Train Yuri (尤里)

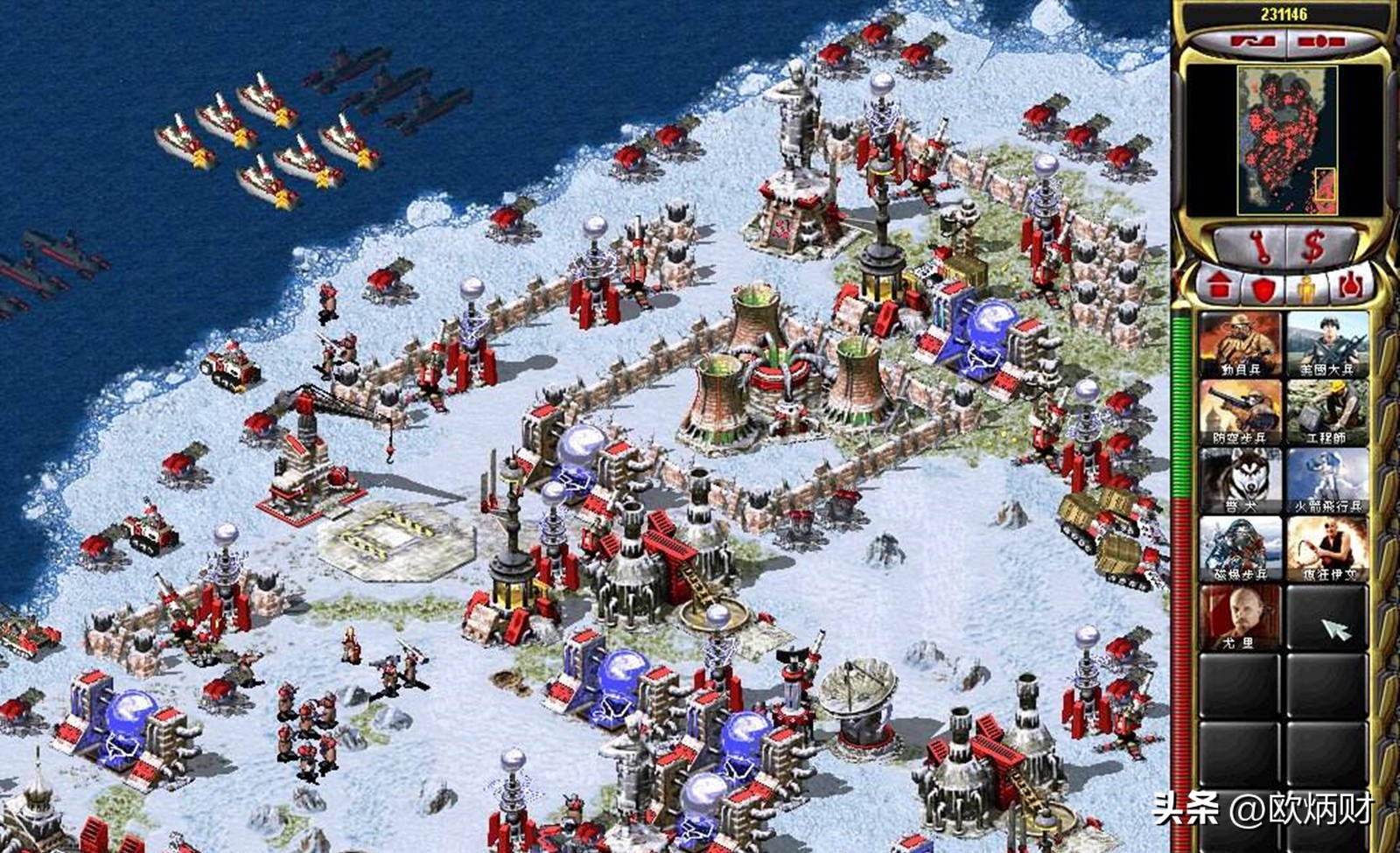pos(1240,617)
